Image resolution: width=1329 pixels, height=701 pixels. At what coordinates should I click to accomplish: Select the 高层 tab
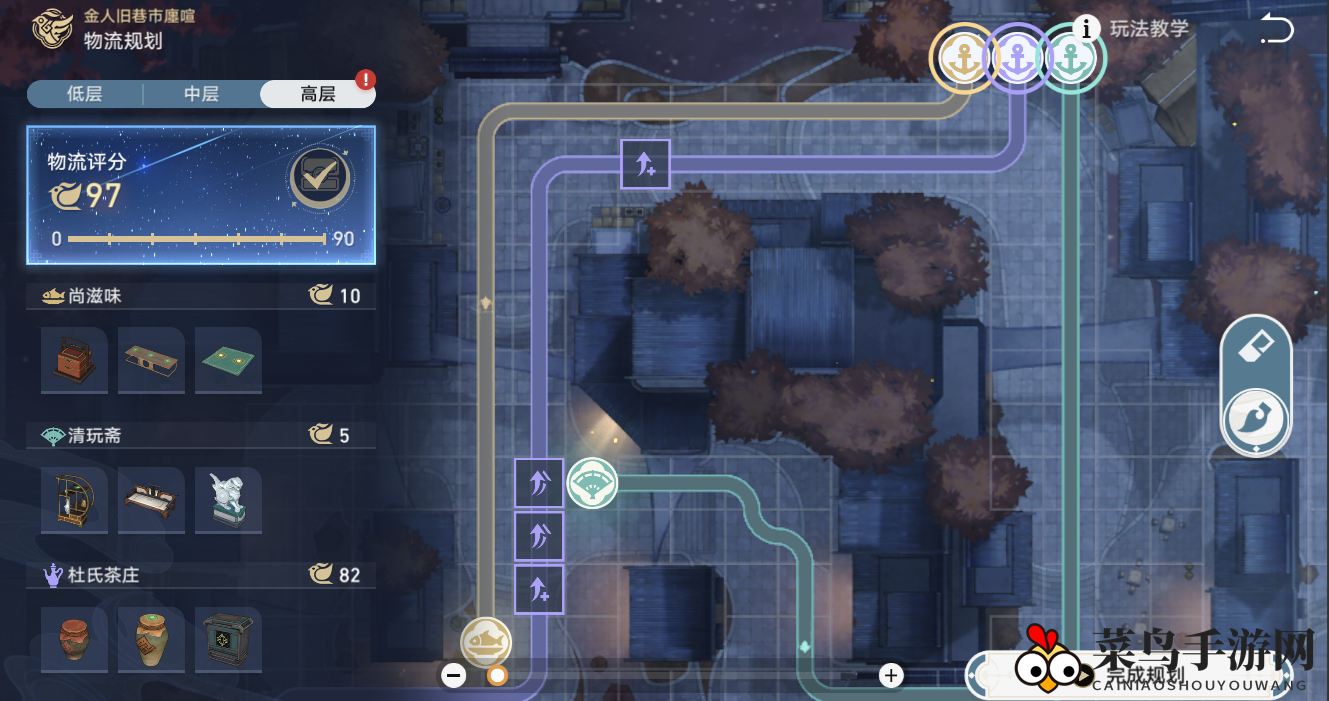point(318,94)
